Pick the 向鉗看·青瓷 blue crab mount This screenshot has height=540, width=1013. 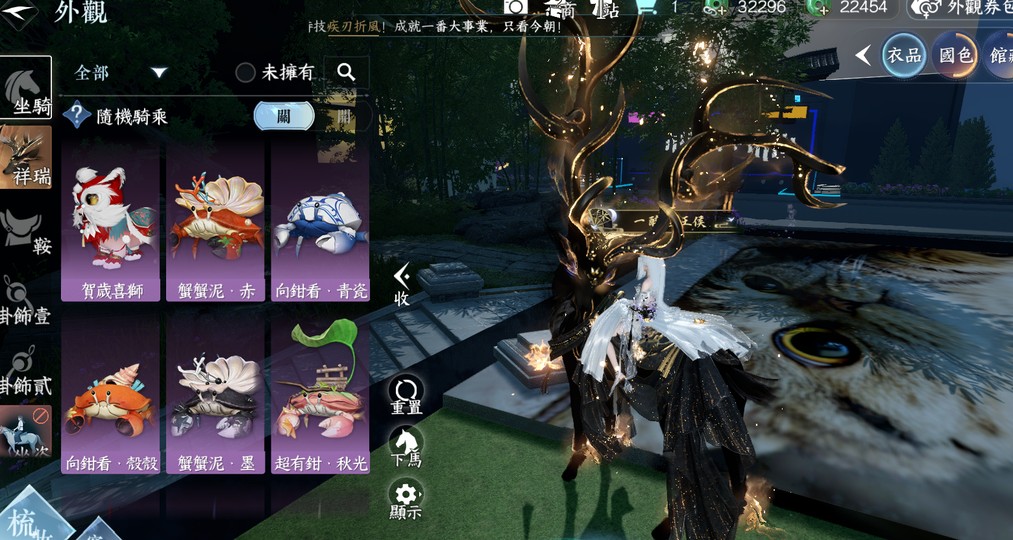[320, 222]
